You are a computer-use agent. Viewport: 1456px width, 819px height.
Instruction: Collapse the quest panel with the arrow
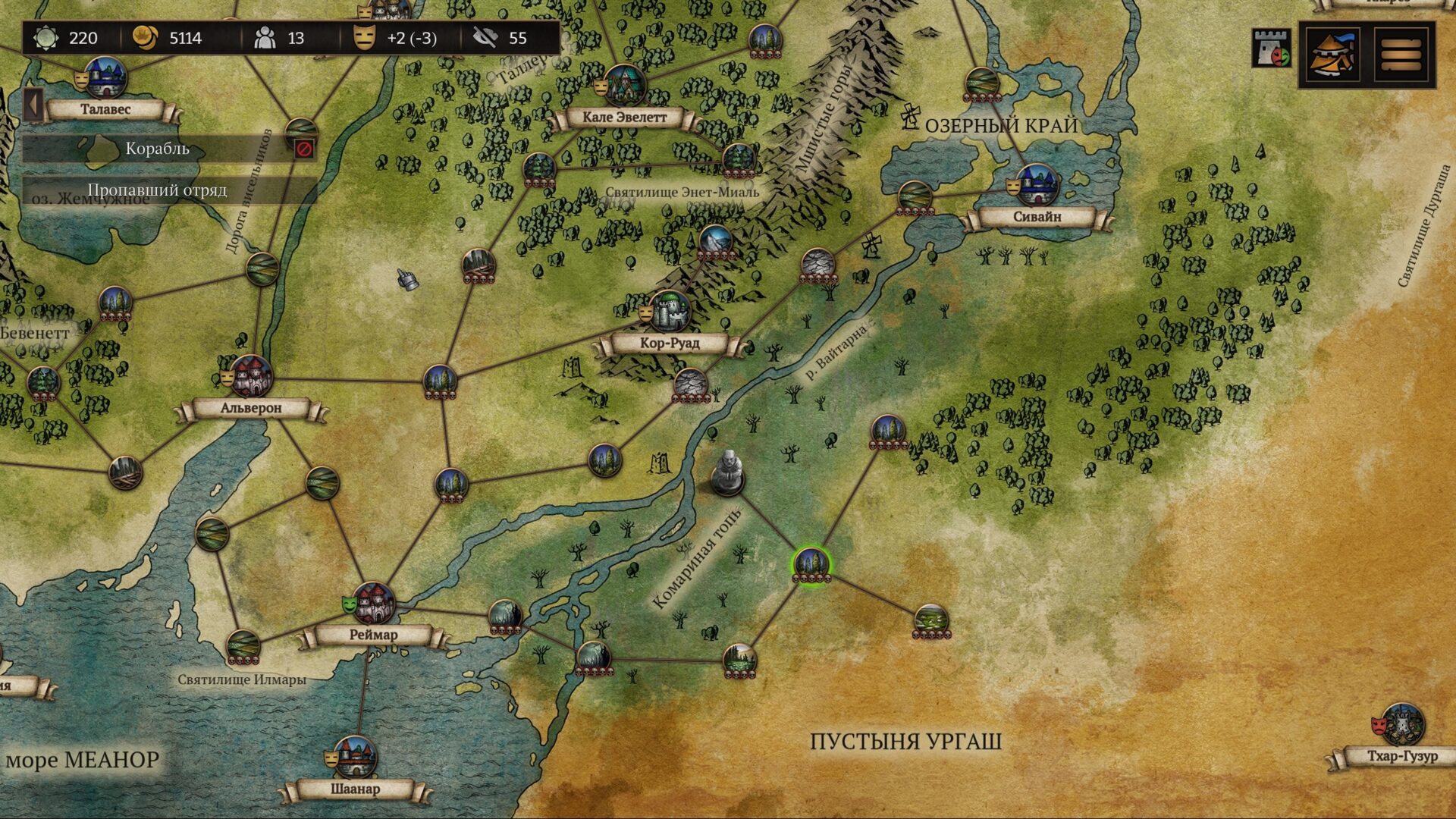[33, 105]
